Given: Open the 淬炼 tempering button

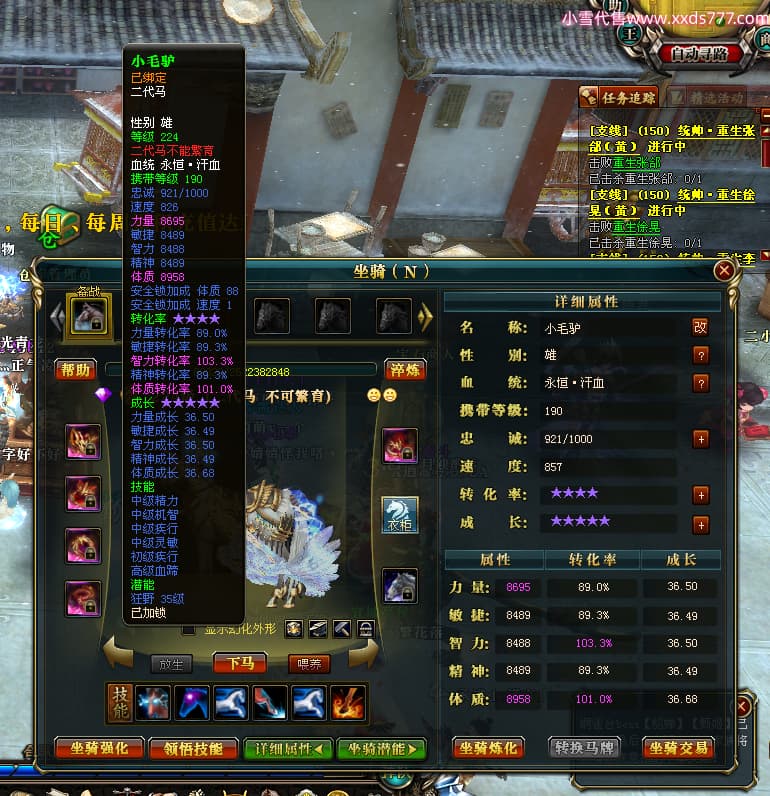Looking at the screenshot, I should (x=405, y=370).
